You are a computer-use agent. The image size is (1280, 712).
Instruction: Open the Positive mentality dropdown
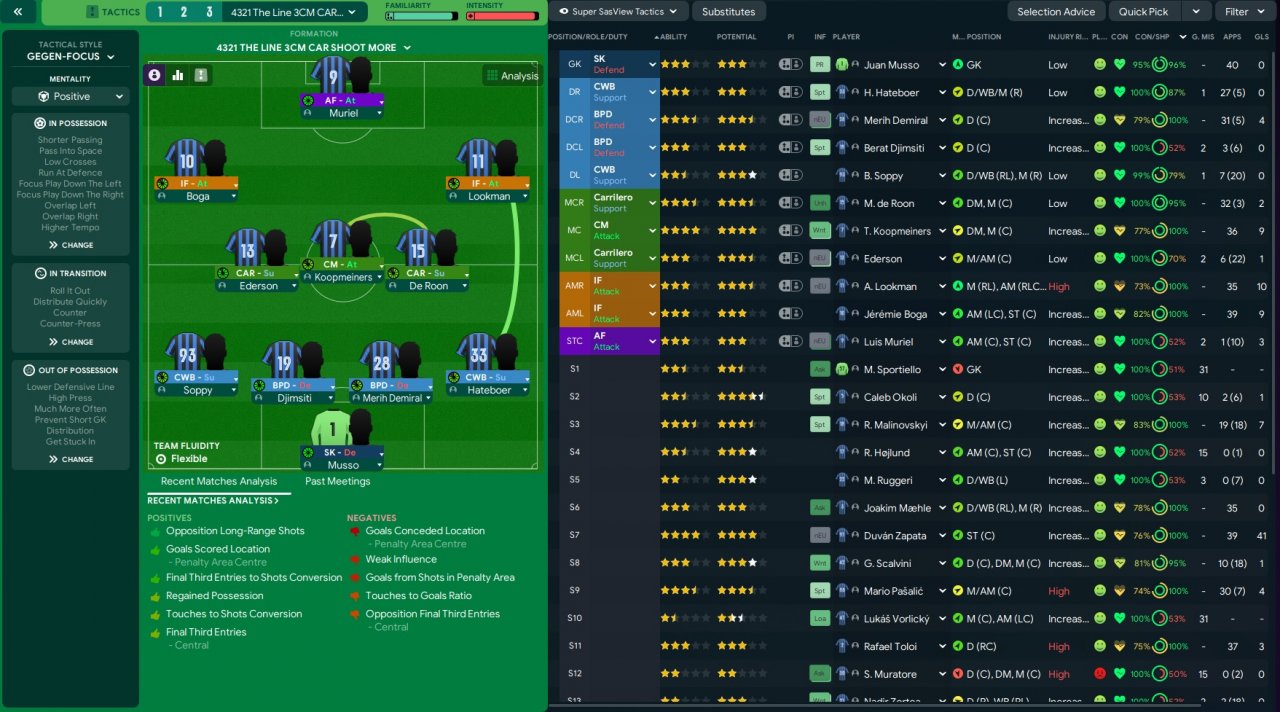point(70,97)
